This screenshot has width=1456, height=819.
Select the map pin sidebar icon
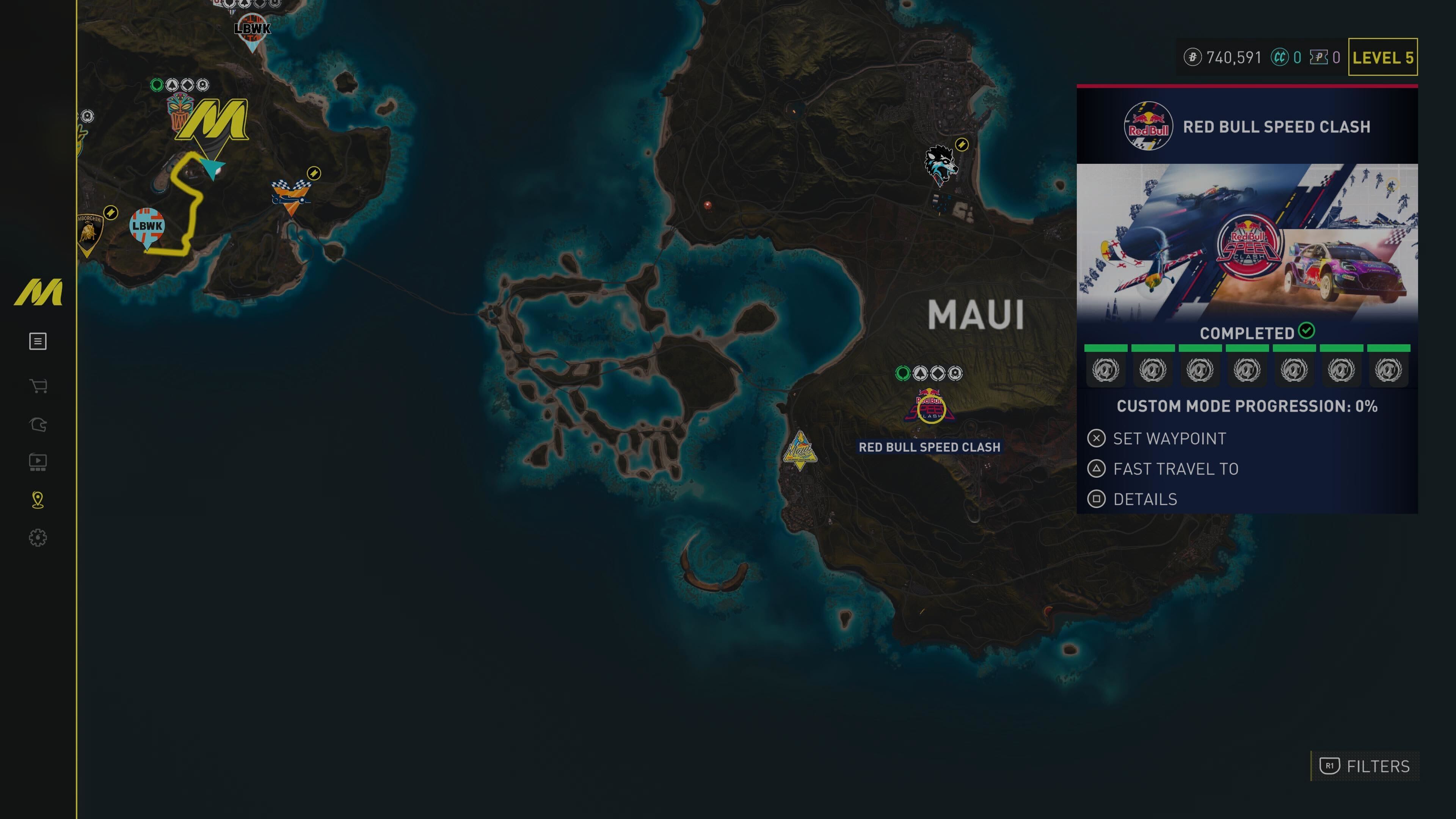[x=38, y=500]
